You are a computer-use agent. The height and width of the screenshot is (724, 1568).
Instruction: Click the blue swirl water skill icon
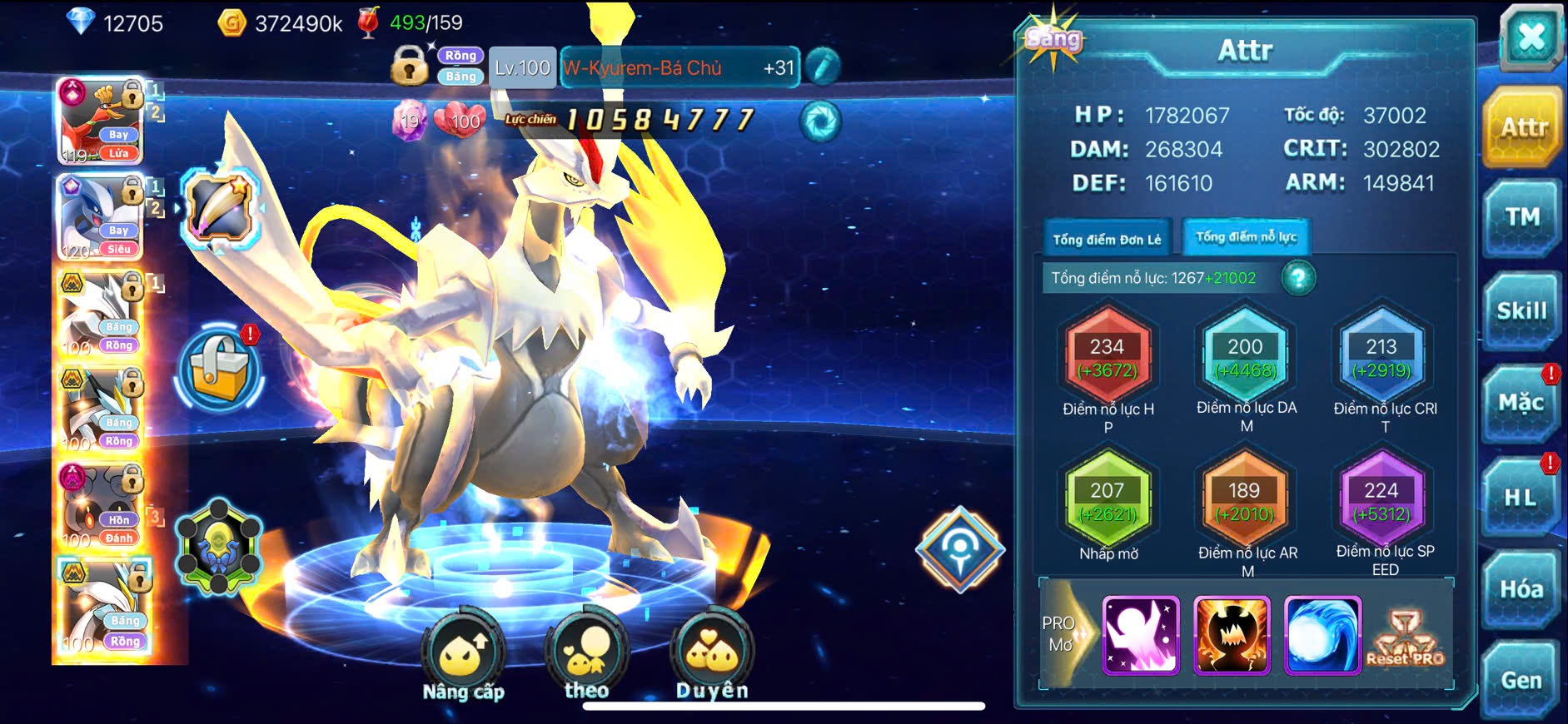pos(1322,635)
